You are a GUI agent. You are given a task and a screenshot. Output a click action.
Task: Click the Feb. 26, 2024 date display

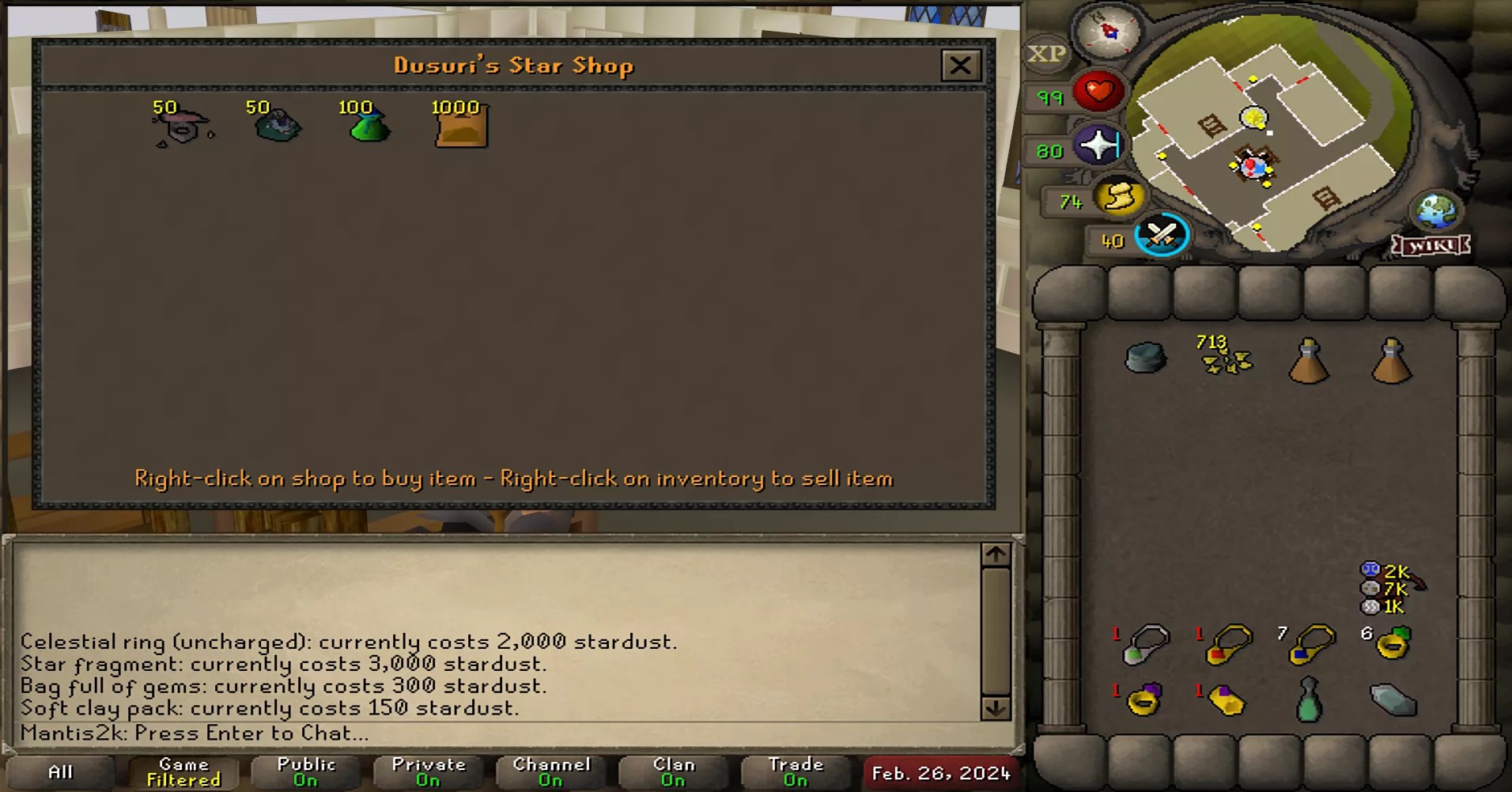click(942, 771)
